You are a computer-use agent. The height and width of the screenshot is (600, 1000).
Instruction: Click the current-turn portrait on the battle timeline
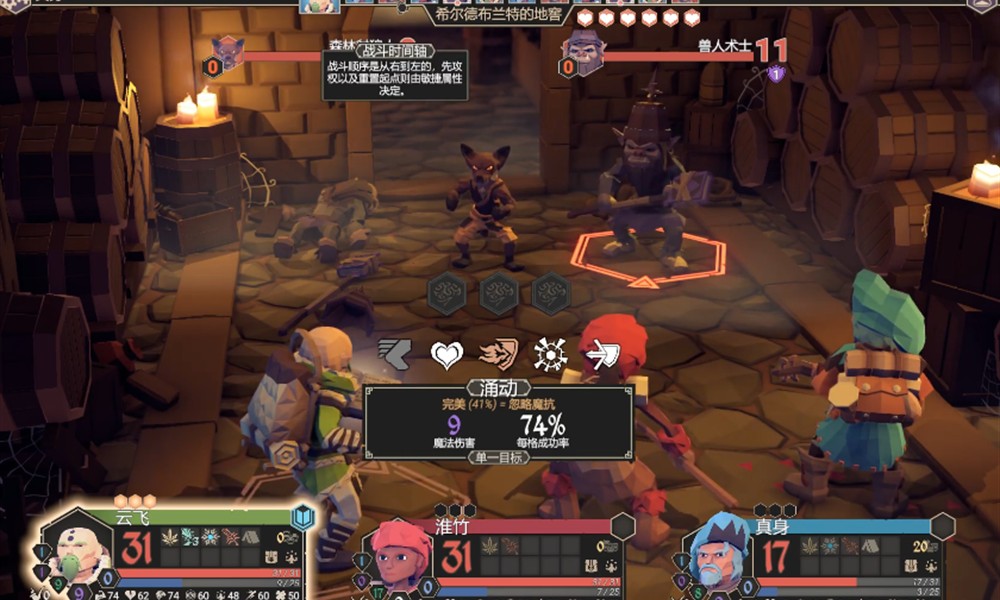coord(318,6)
